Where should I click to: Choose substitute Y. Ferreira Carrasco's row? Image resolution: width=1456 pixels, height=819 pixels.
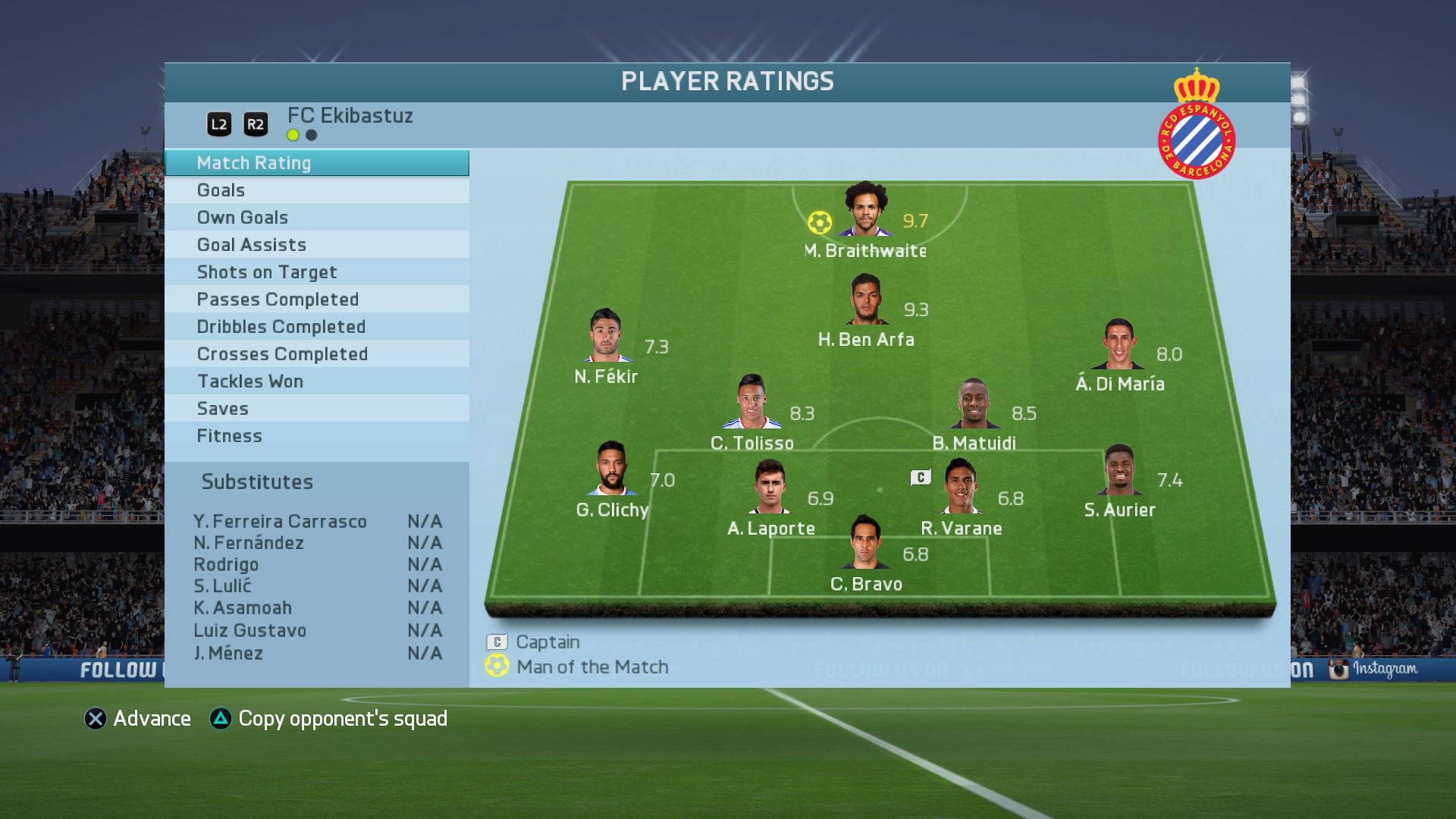click(x=317, y=522)
